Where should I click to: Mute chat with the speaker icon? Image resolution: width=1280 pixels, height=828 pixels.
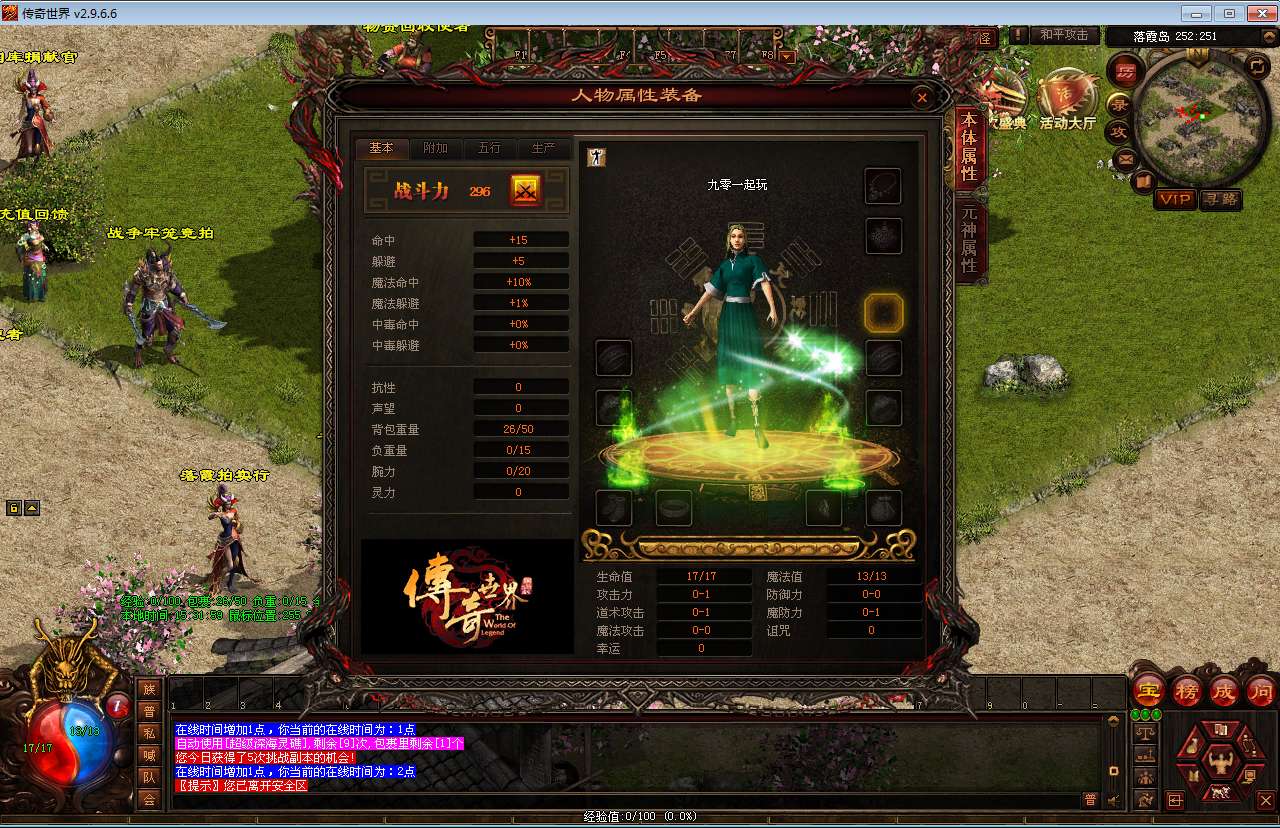click(x=1112, y=799)
